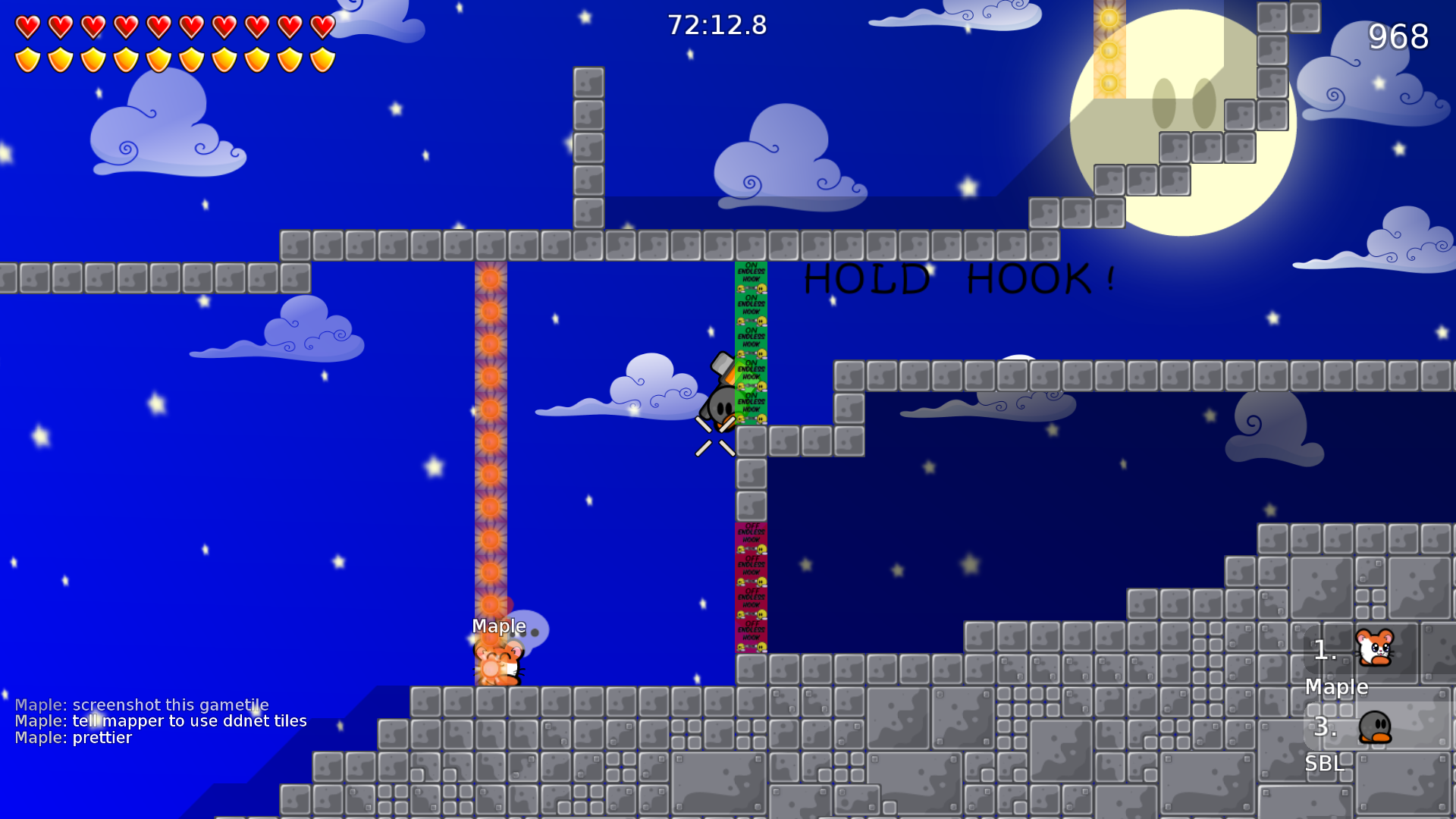Click the orange freeze column below the platform

tap(493, 455)
